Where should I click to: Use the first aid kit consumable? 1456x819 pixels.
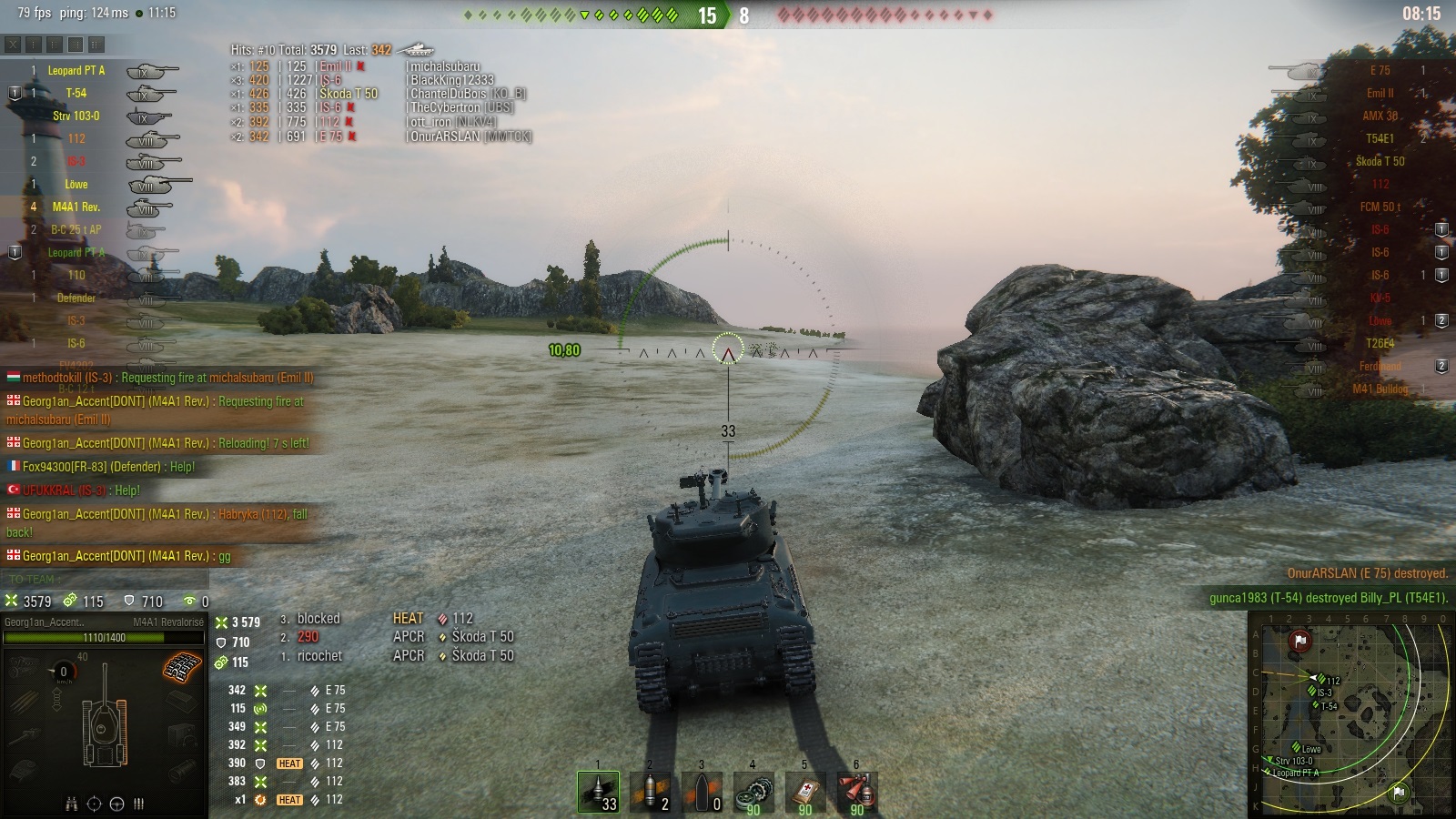click(x=805, y=792)
